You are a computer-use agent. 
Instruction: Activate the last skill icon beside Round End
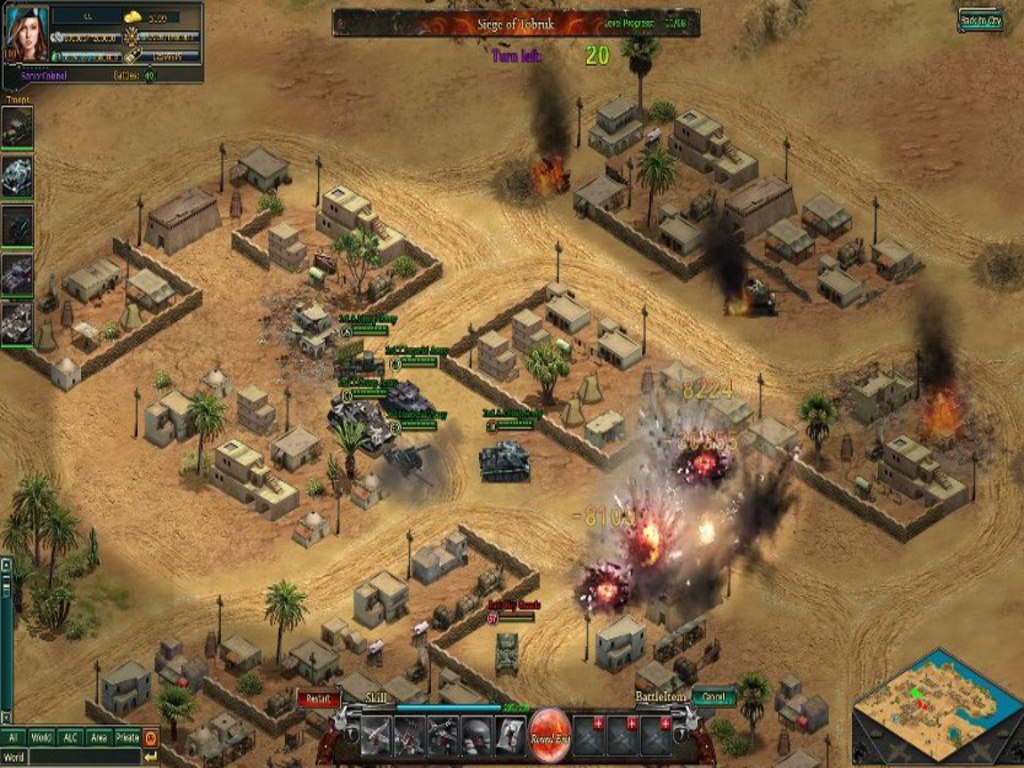510,735
